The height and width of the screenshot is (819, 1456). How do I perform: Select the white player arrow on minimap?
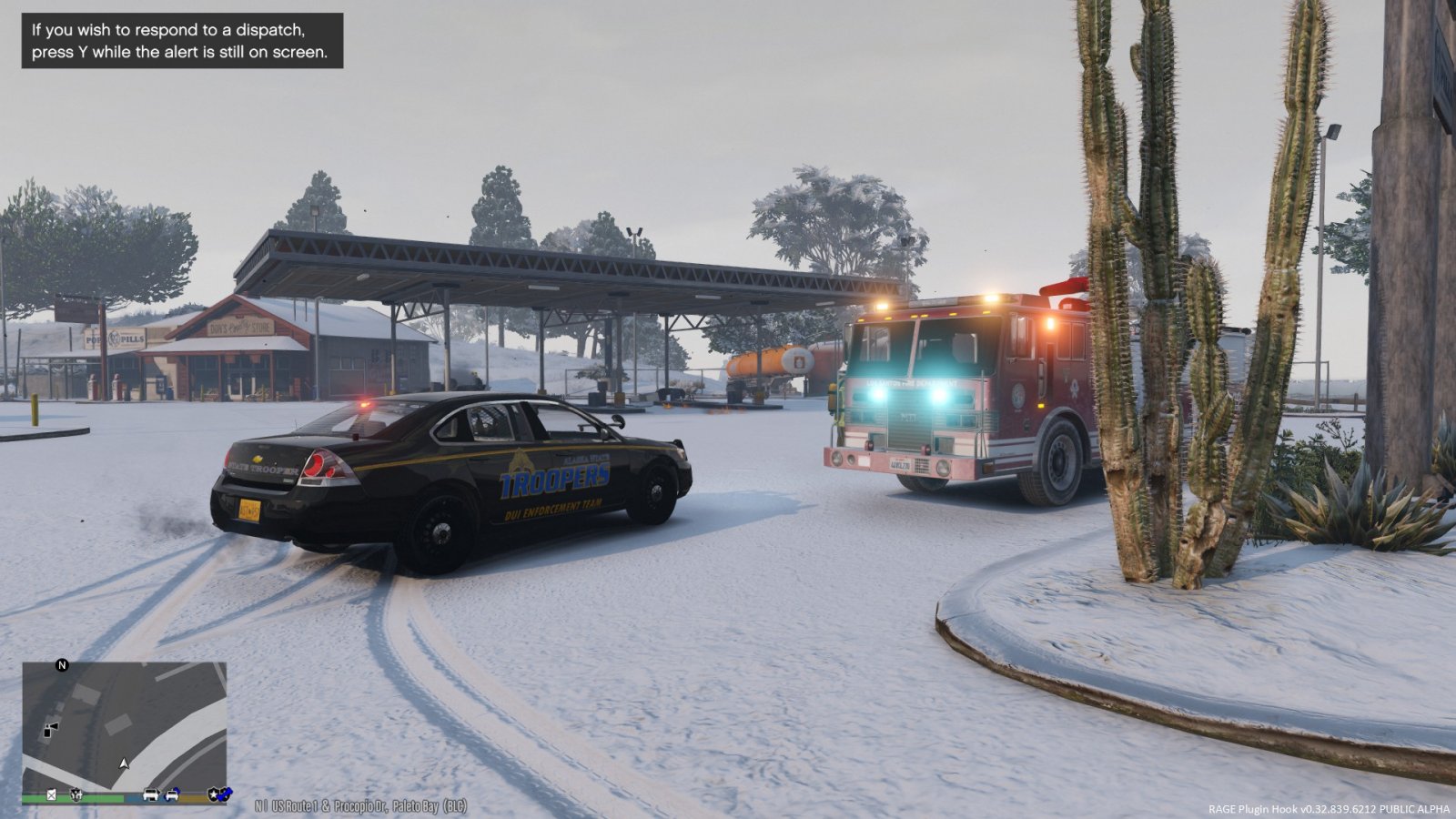point(125,763)
